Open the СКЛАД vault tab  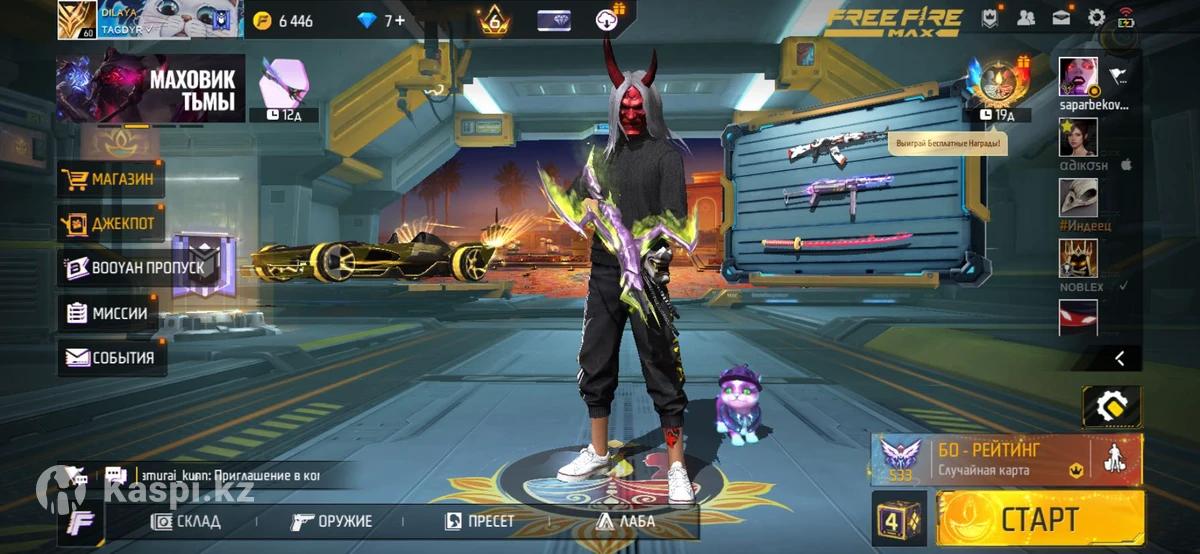tap(186, 521)
